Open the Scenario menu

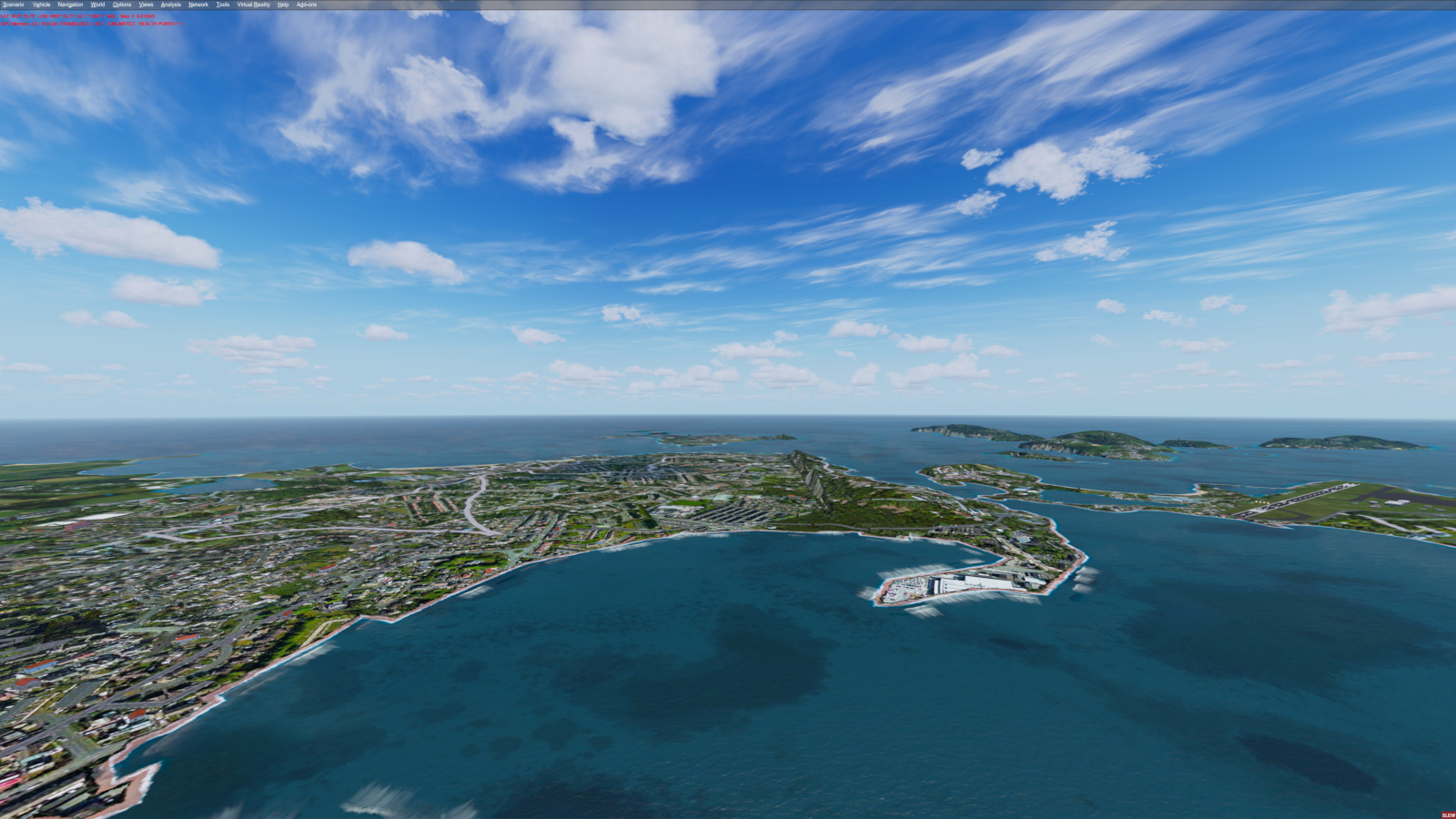(x=14, y=5)
